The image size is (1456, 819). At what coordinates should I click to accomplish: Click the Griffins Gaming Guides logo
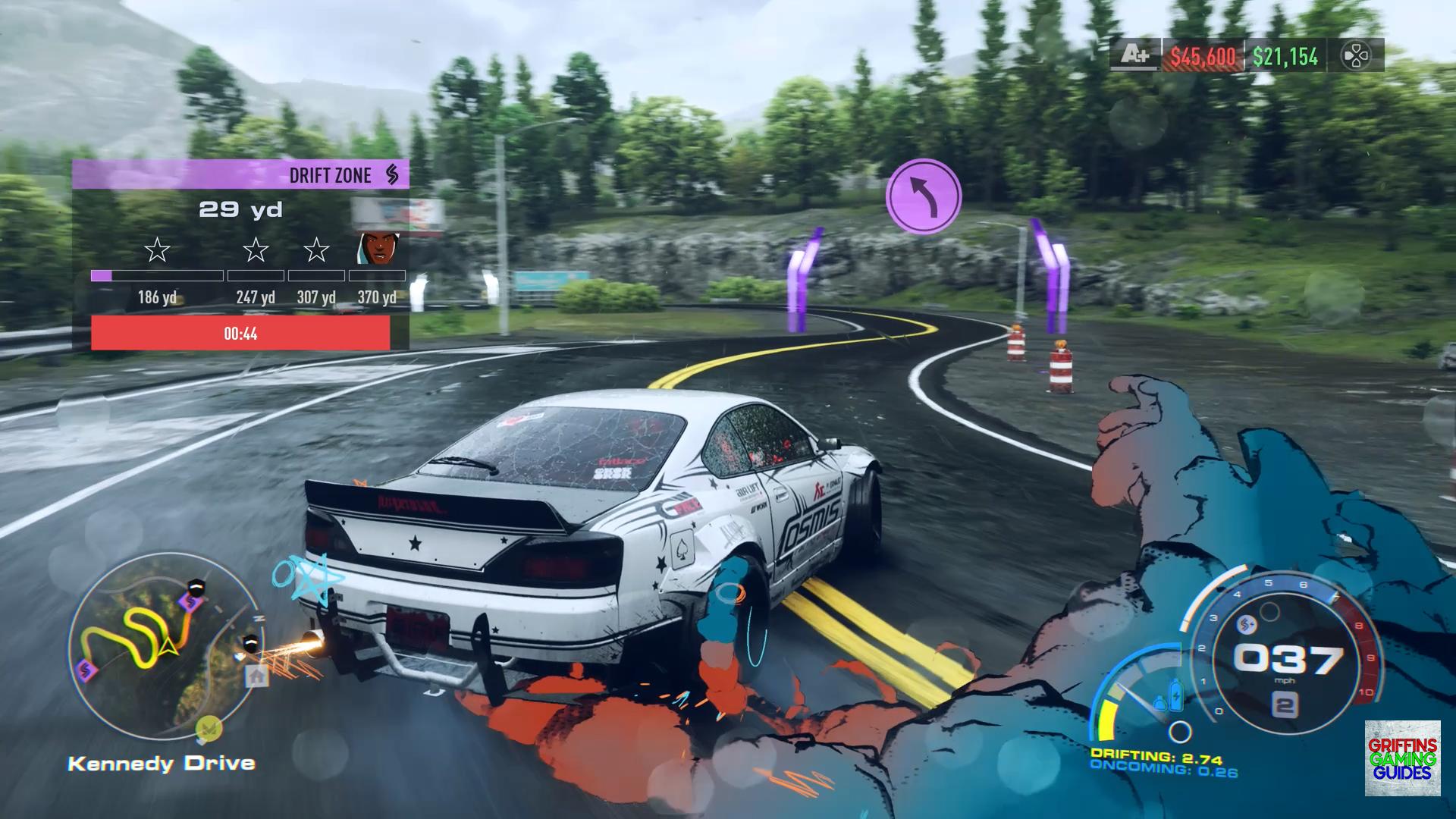(1402, 758)
